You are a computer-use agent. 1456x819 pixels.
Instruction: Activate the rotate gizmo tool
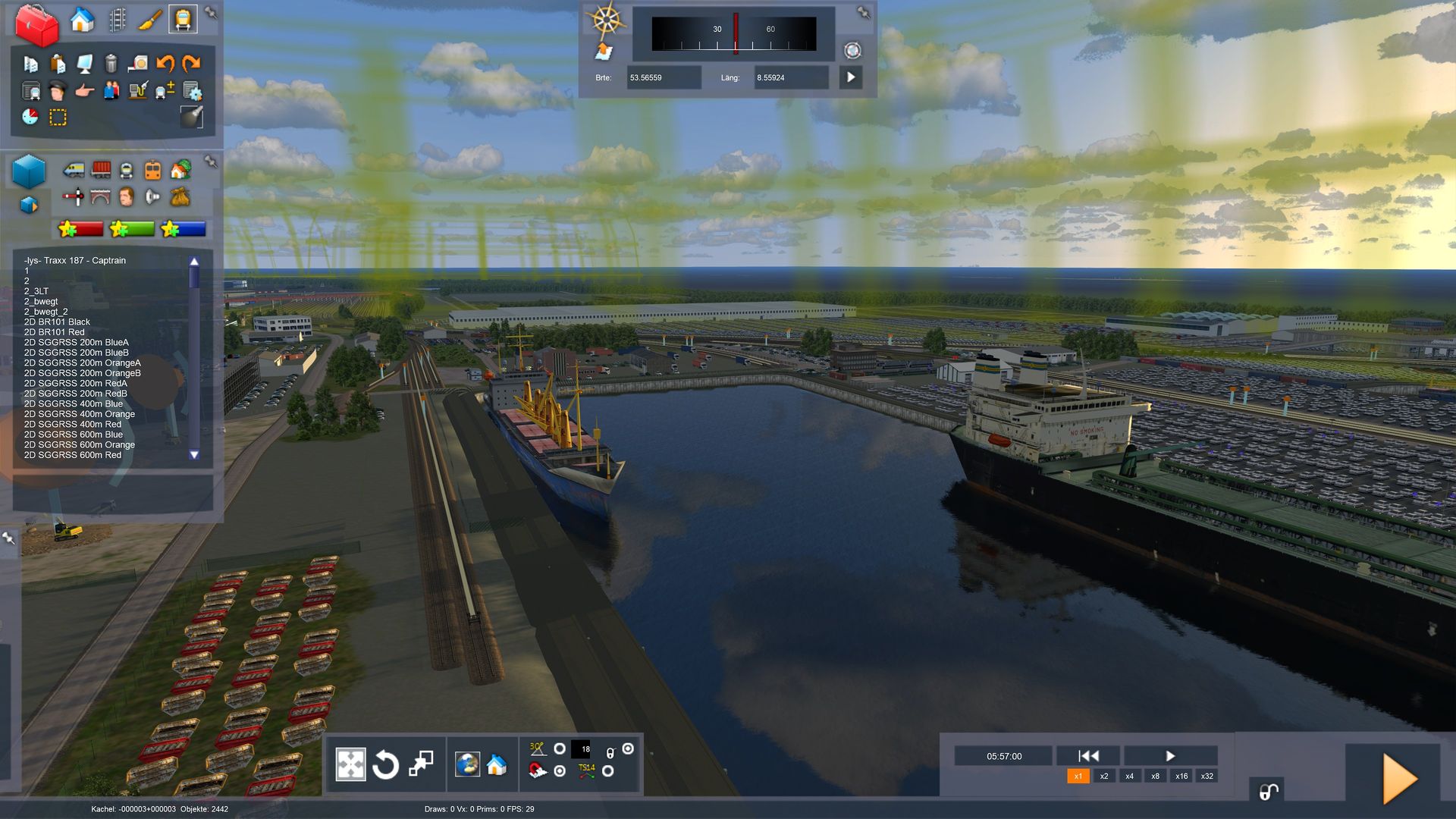point(385,764)
